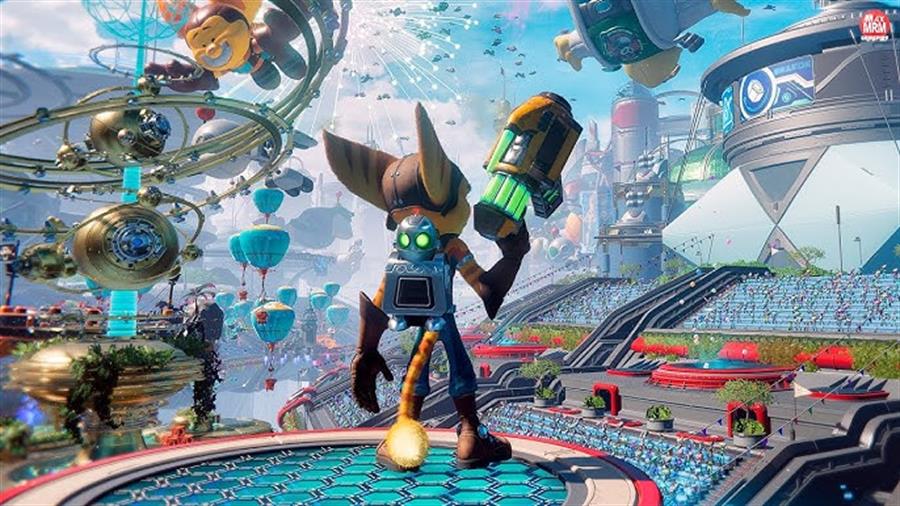Click the red MKM channel logo watermark
The image size is (900, 506).
pyautogui.click(x=875, y=25)
